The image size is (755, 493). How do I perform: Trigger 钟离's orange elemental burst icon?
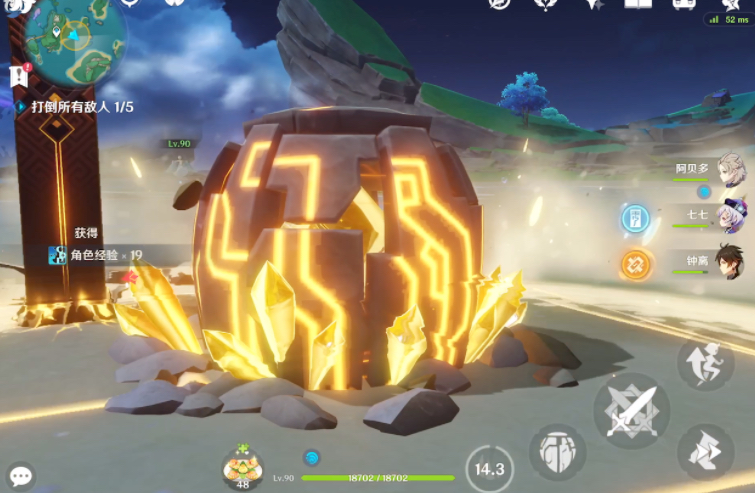(x=634, y=264)
